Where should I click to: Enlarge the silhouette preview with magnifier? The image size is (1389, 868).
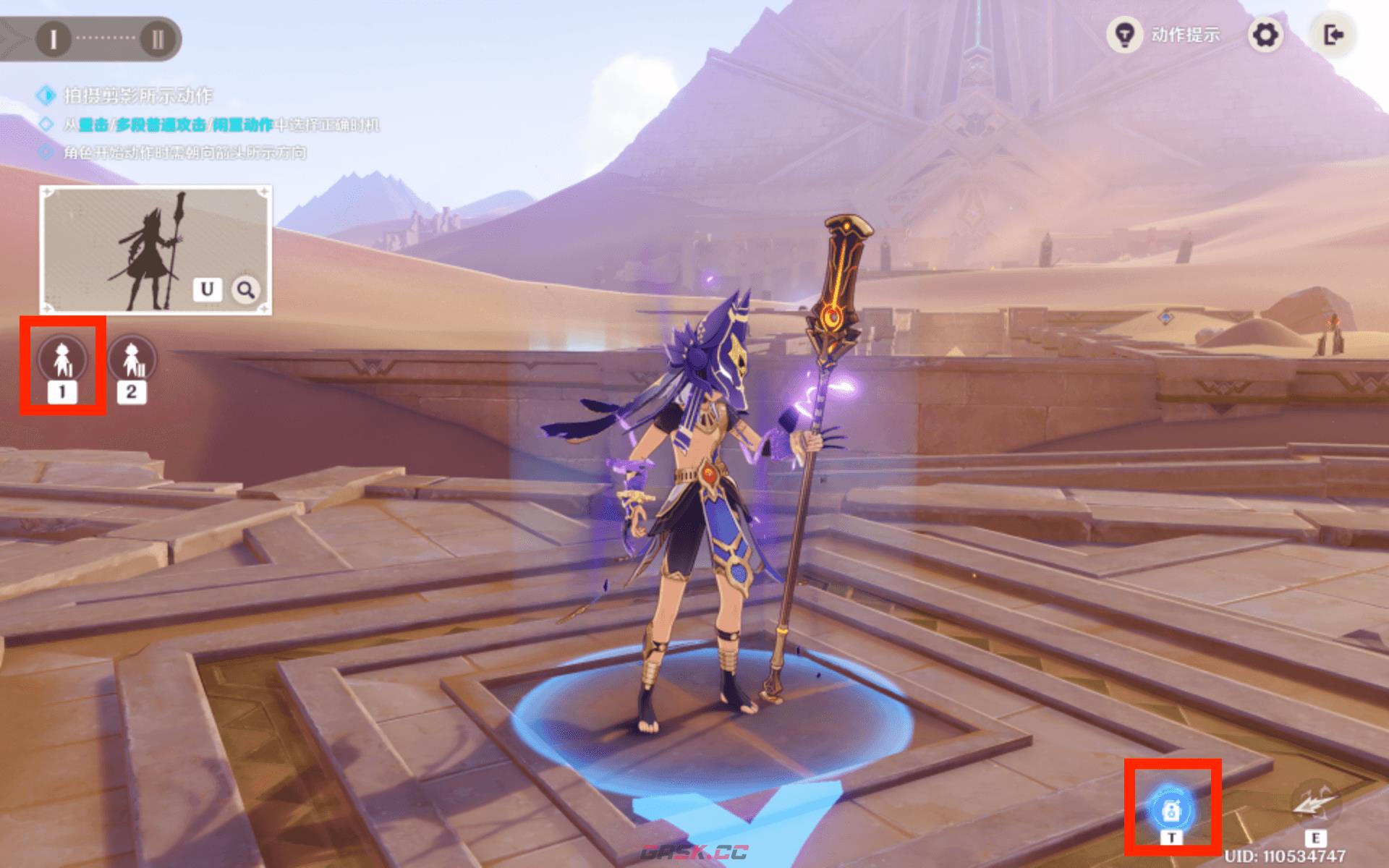point(246,290)
